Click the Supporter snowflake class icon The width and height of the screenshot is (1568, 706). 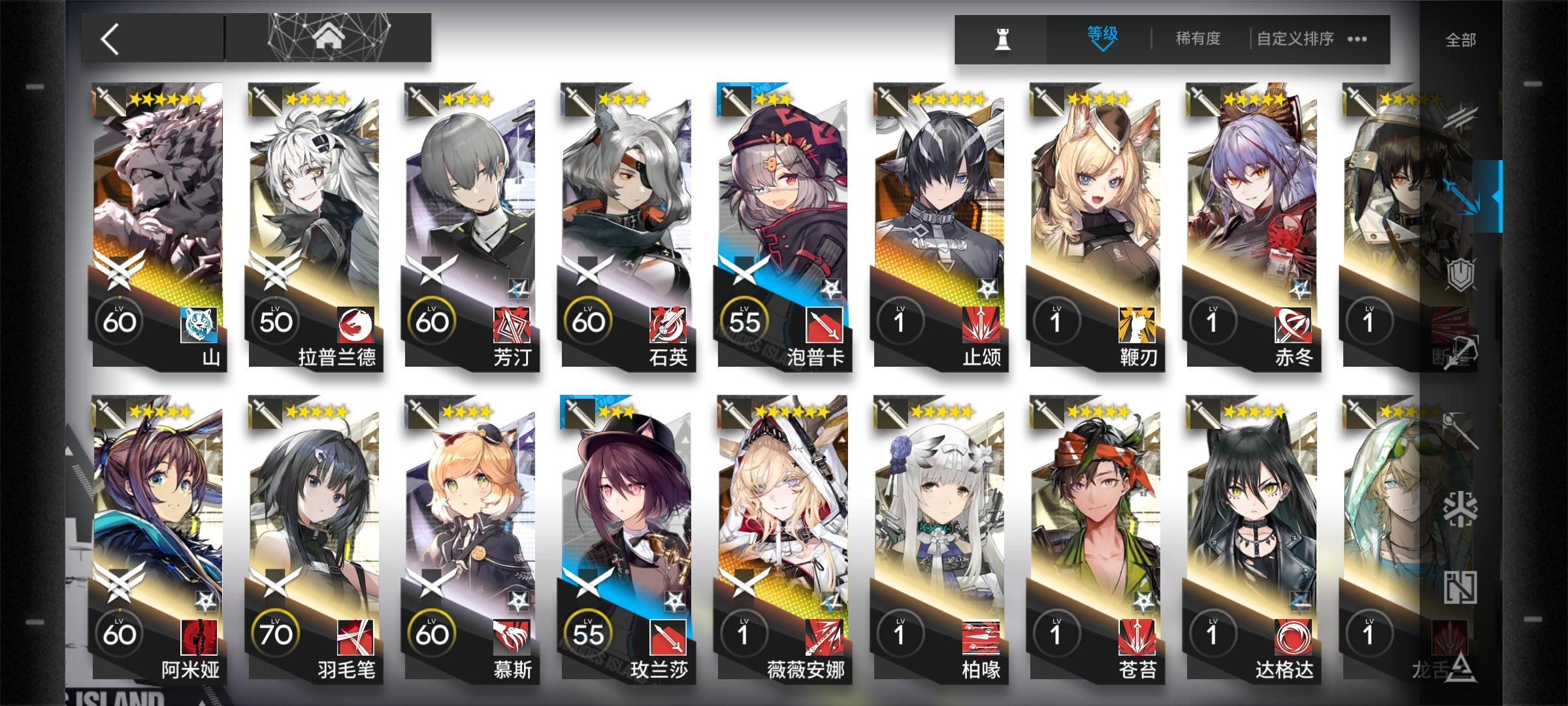tap(1462, 509)
